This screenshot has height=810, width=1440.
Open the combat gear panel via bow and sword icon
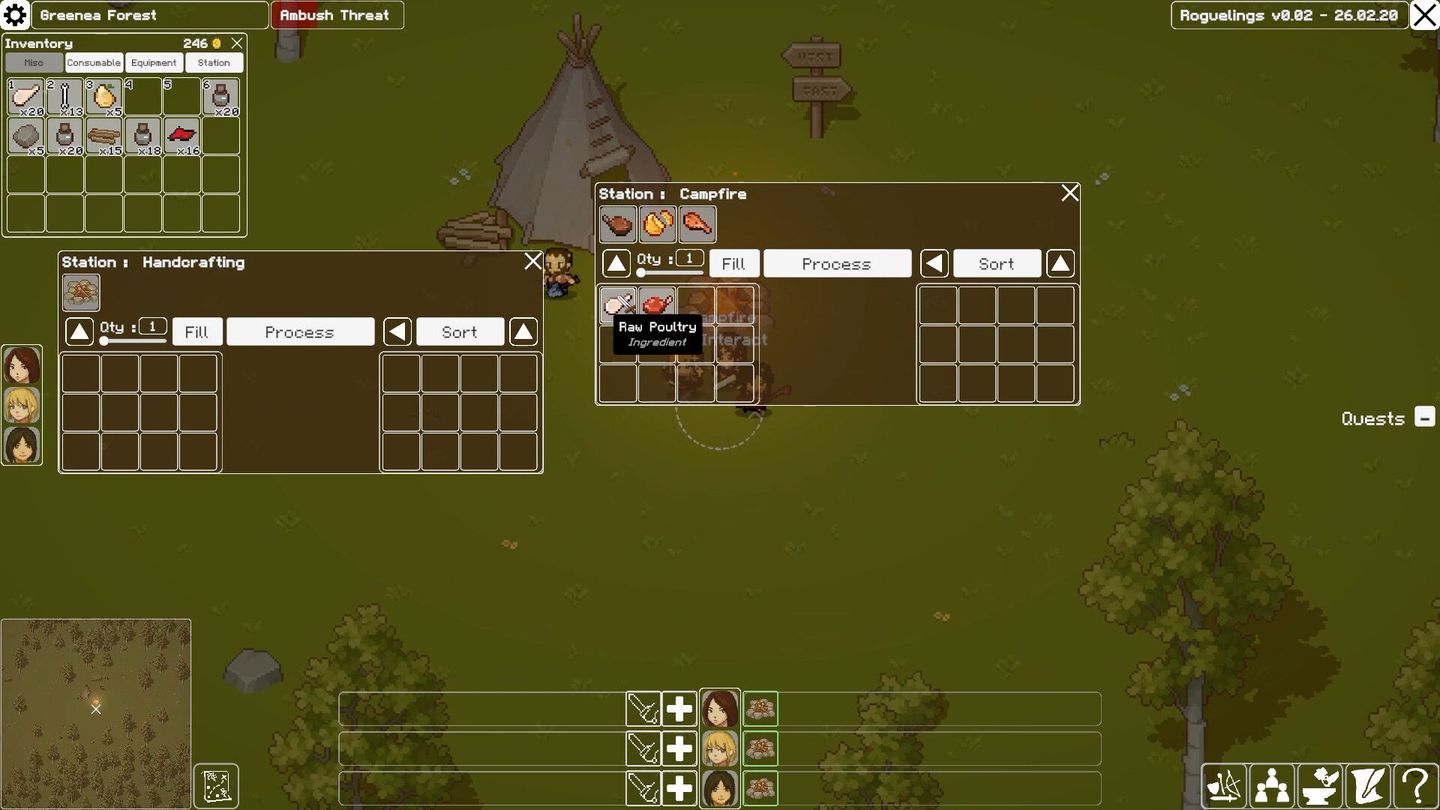pos(1224,786)
